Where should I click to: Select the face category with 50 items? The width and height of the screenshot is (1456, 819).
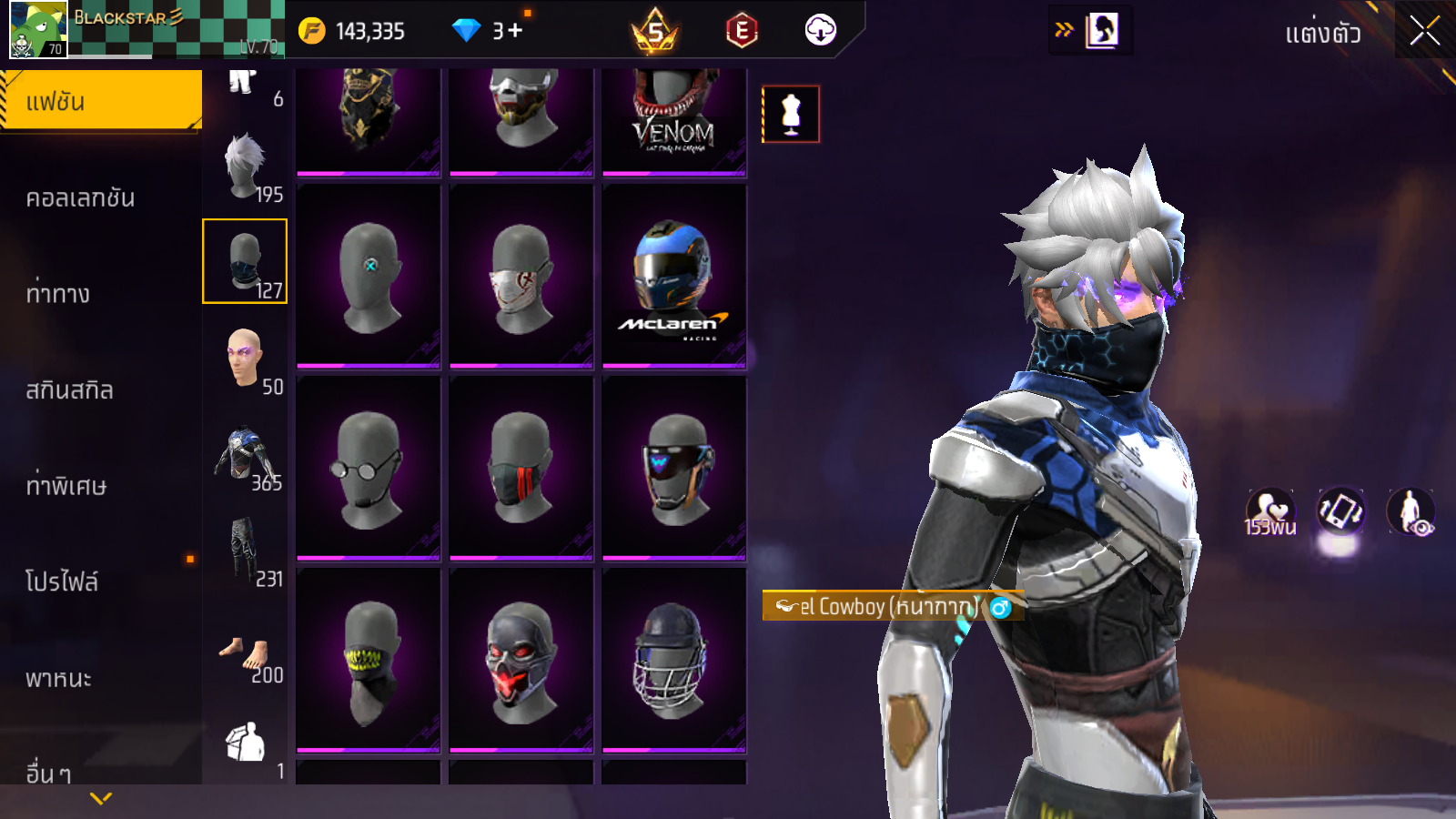(x=246, y=360)
